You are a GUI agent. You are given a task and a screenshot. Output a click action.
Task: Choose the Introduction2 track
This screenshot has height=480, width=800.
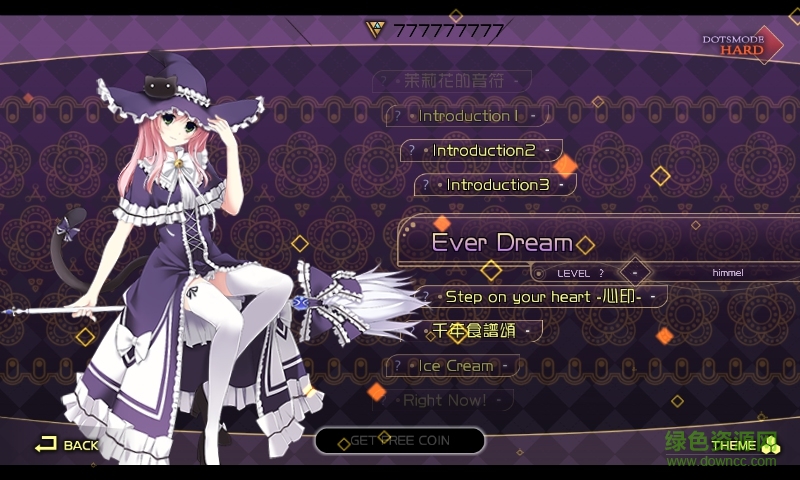[x=484, y=151]
